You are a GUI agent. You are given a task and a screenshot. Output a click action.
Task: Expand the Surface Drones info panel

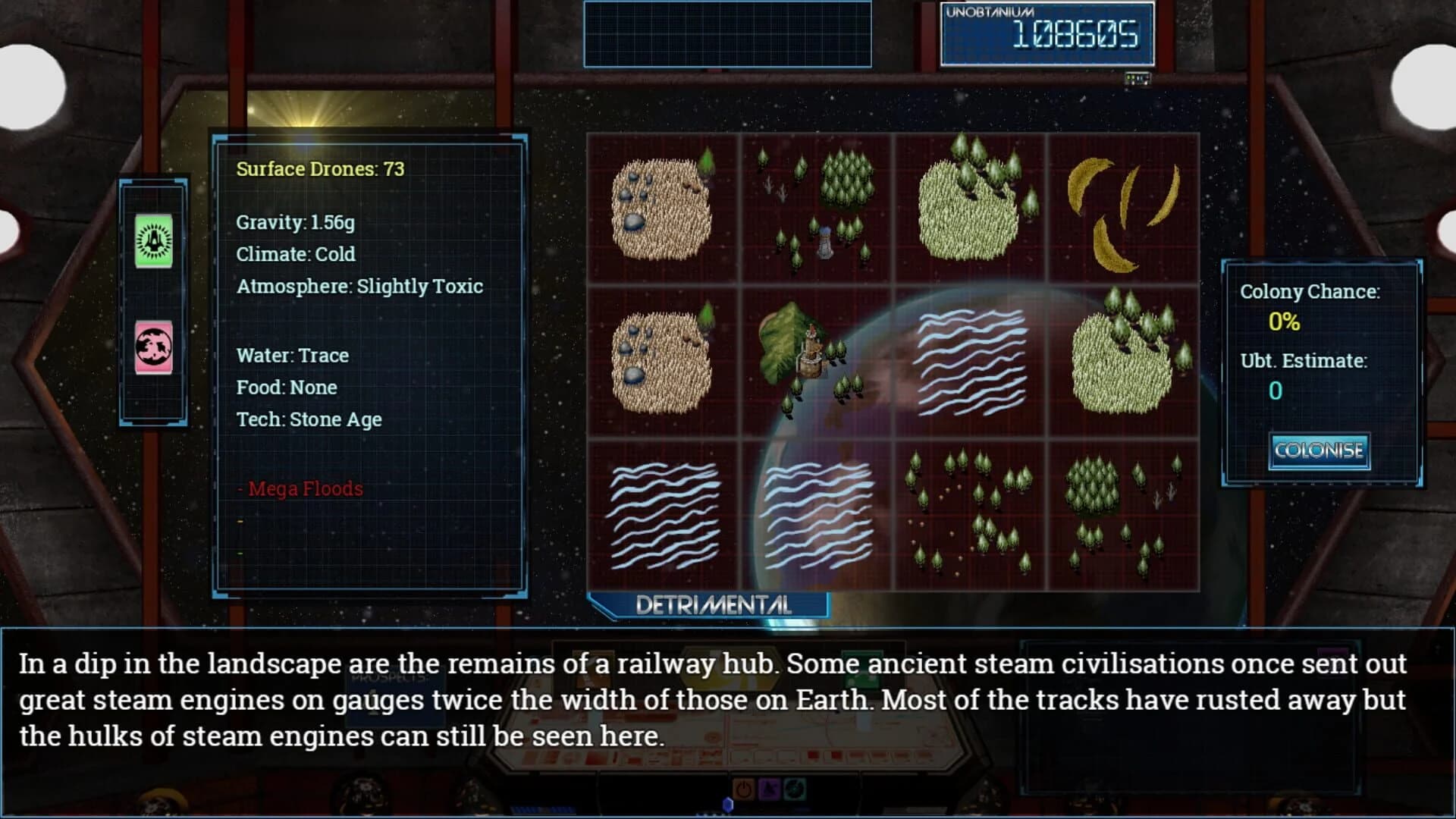(x=320, y=169)
